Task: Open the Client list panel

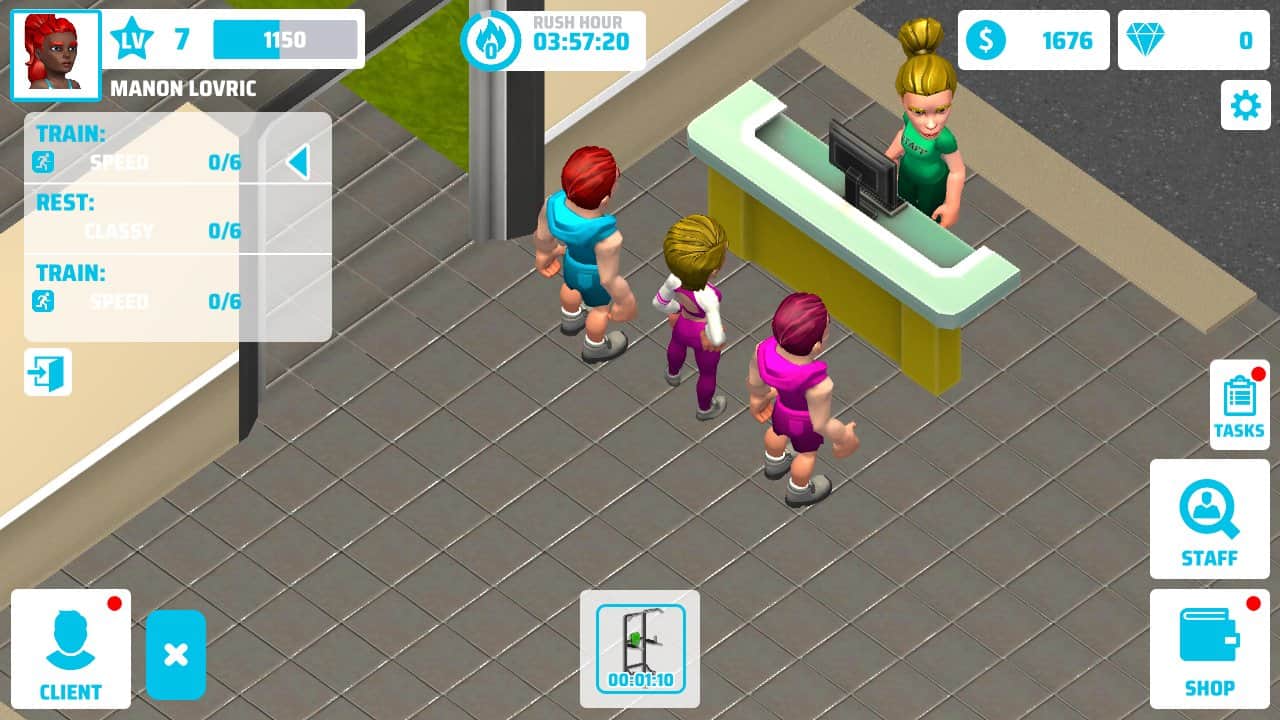Action: pos(70,648)
